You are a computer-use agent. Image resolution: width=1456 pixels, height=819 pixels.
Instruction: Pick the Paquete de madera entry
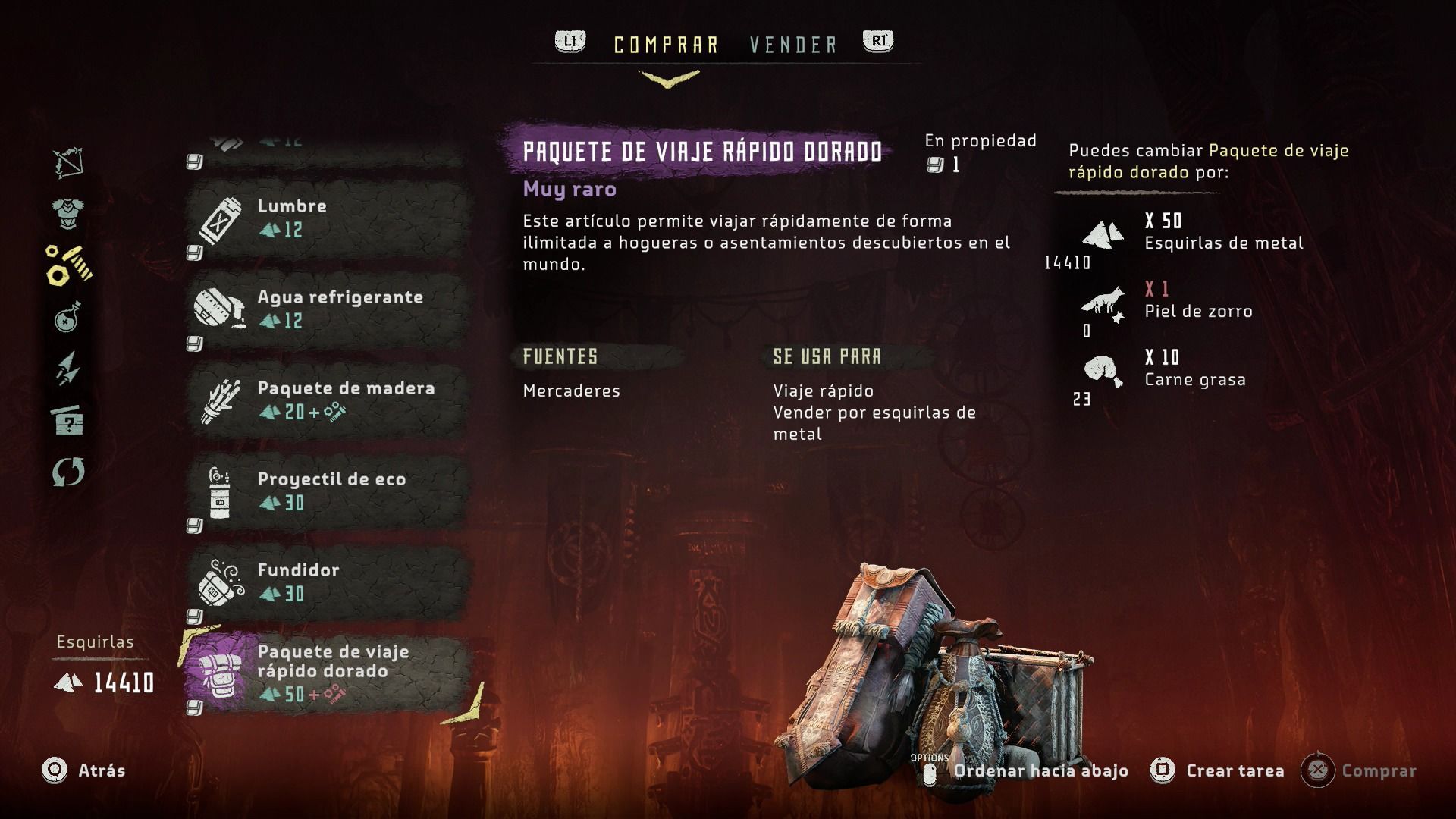pyautogui.click(x=326, y=400)
